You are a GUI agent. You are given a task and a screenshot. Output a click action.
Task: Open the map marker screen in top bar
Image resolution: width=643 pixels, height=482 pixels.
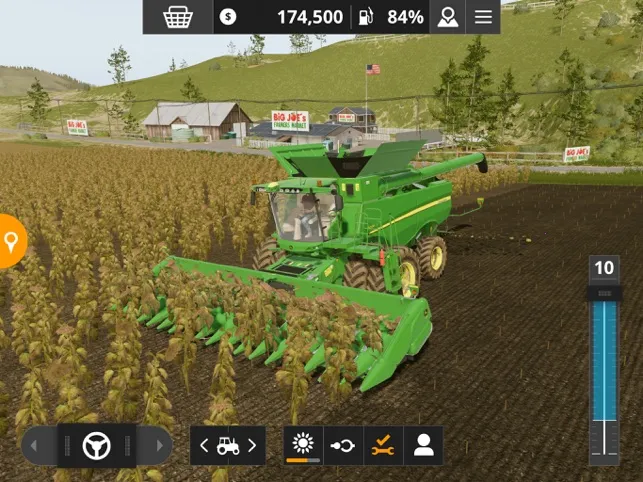(x=446, y=17)
